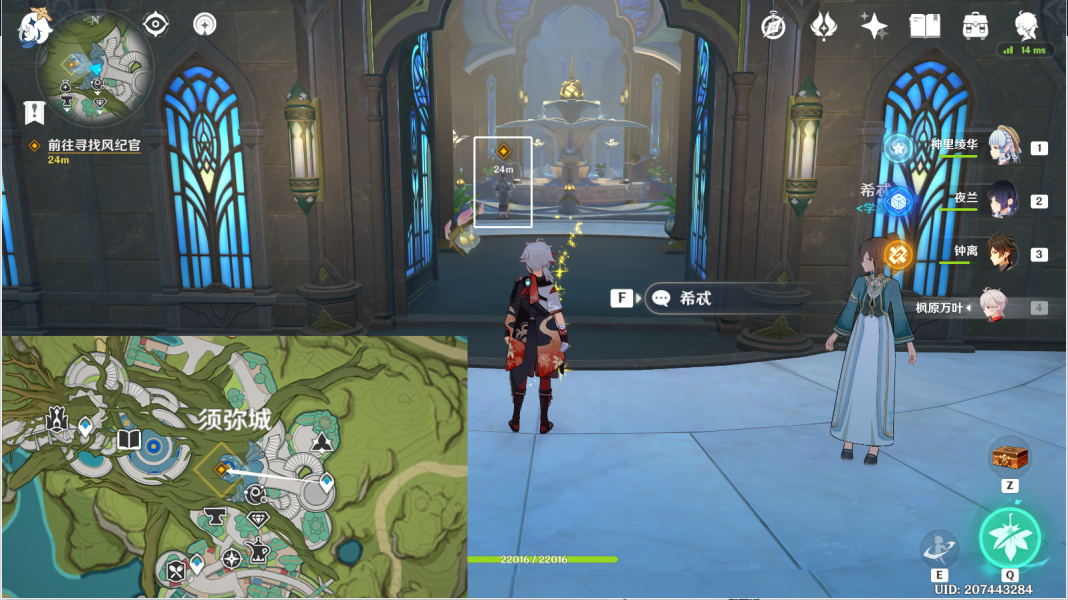
Task: Trigger the elemental skill icon
Action: [939, 548]
